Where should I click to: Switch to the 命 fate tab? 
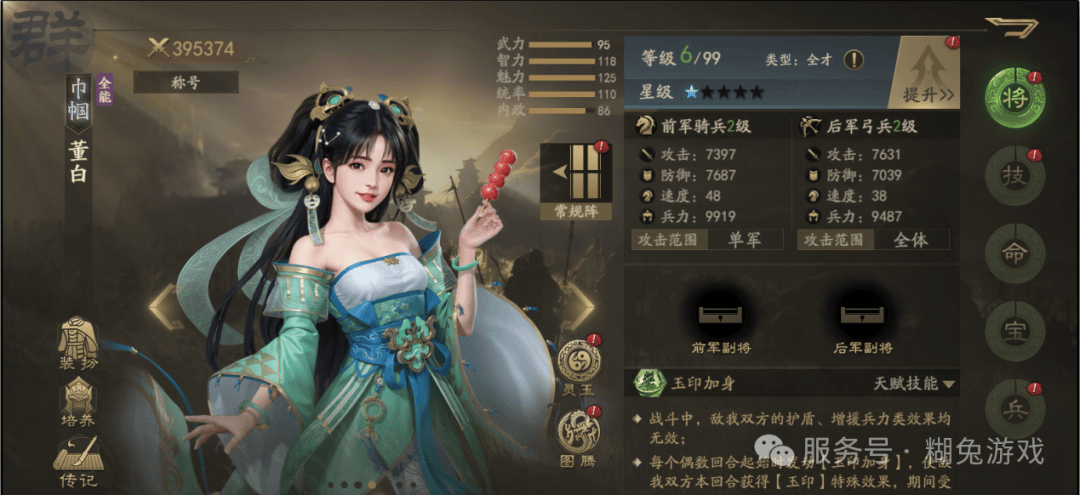tap(1013, 254)
